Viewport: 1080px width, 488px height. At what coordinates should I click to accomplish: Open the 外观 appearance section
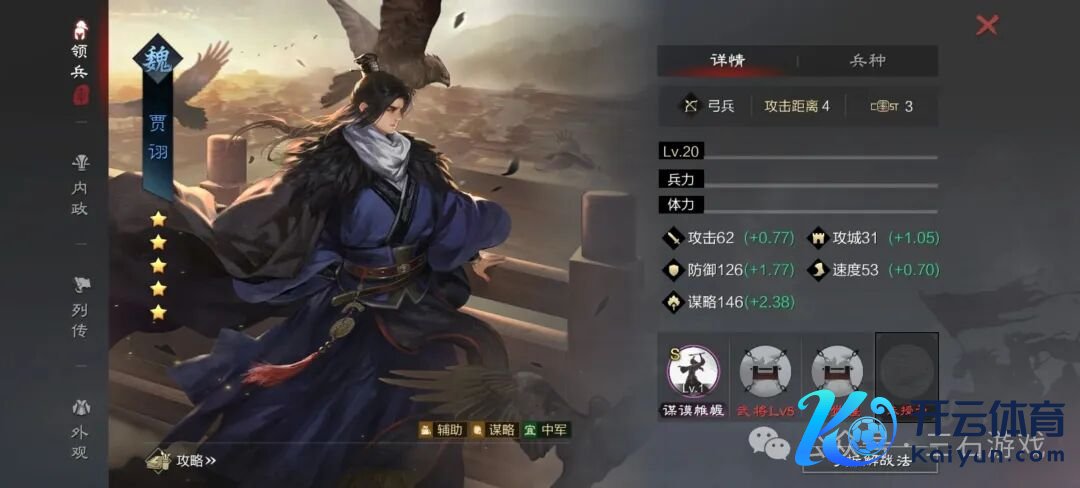pyautogui.click(x=80, y=430)
